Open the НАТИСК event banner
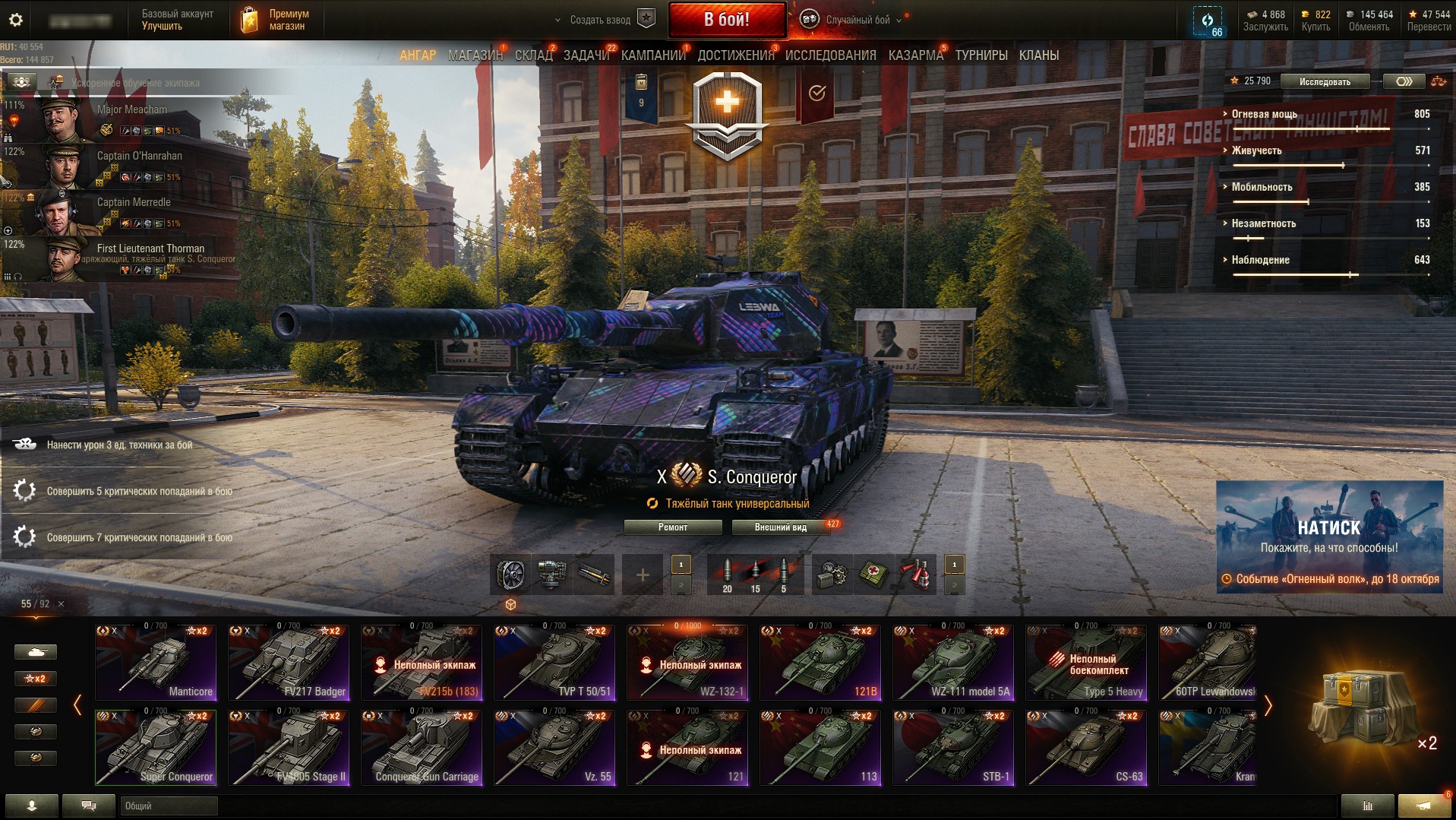The image size is (1456, 820). (x=1329, y=536)
